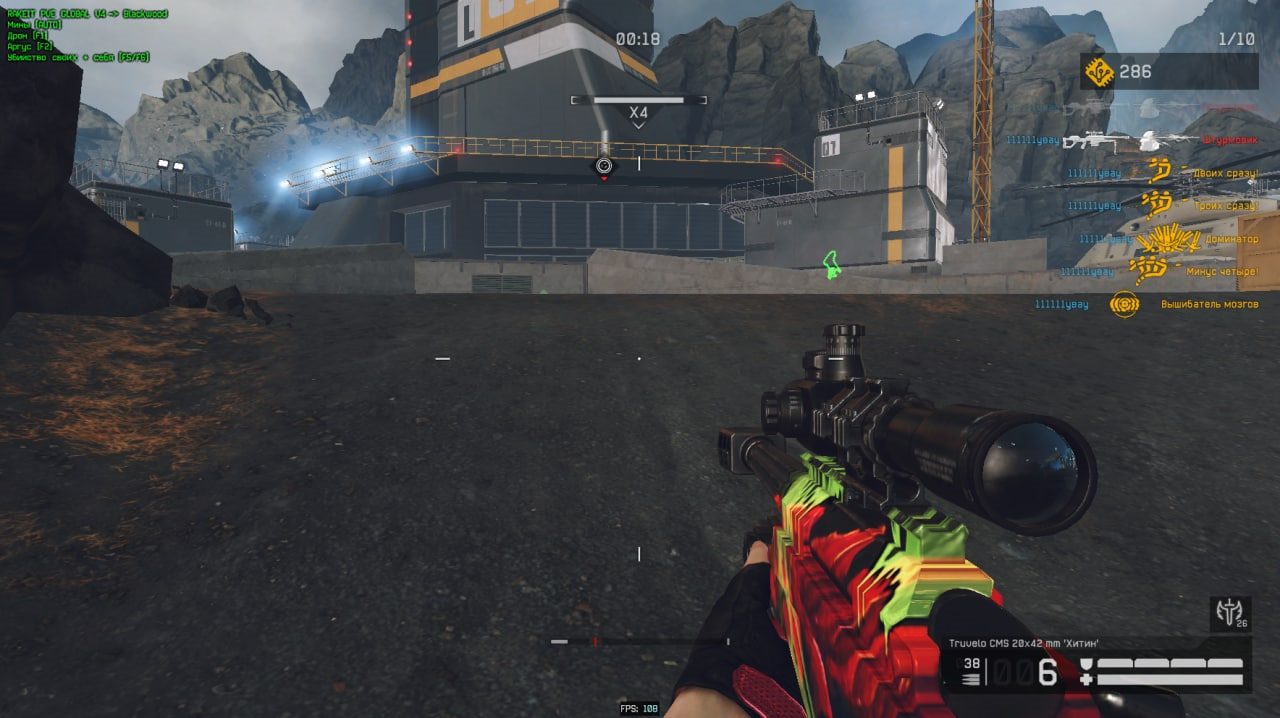Click the 'Мины [AUTO]' overlay line

[35, 25]
